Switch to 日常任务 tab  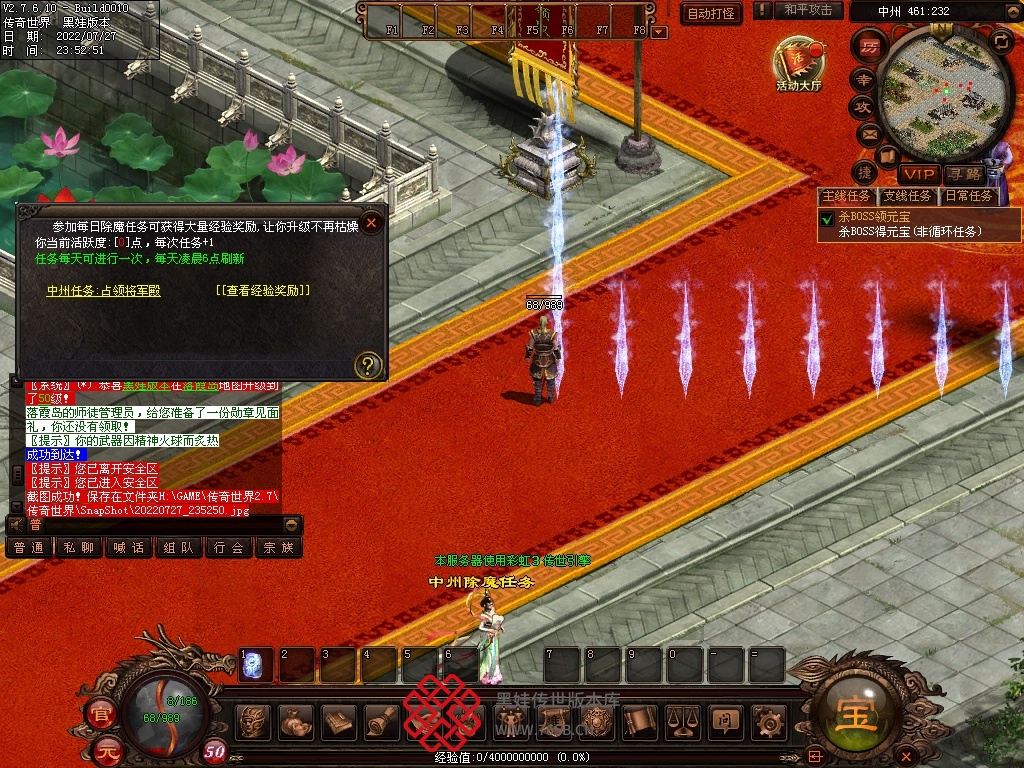point(969,196)
